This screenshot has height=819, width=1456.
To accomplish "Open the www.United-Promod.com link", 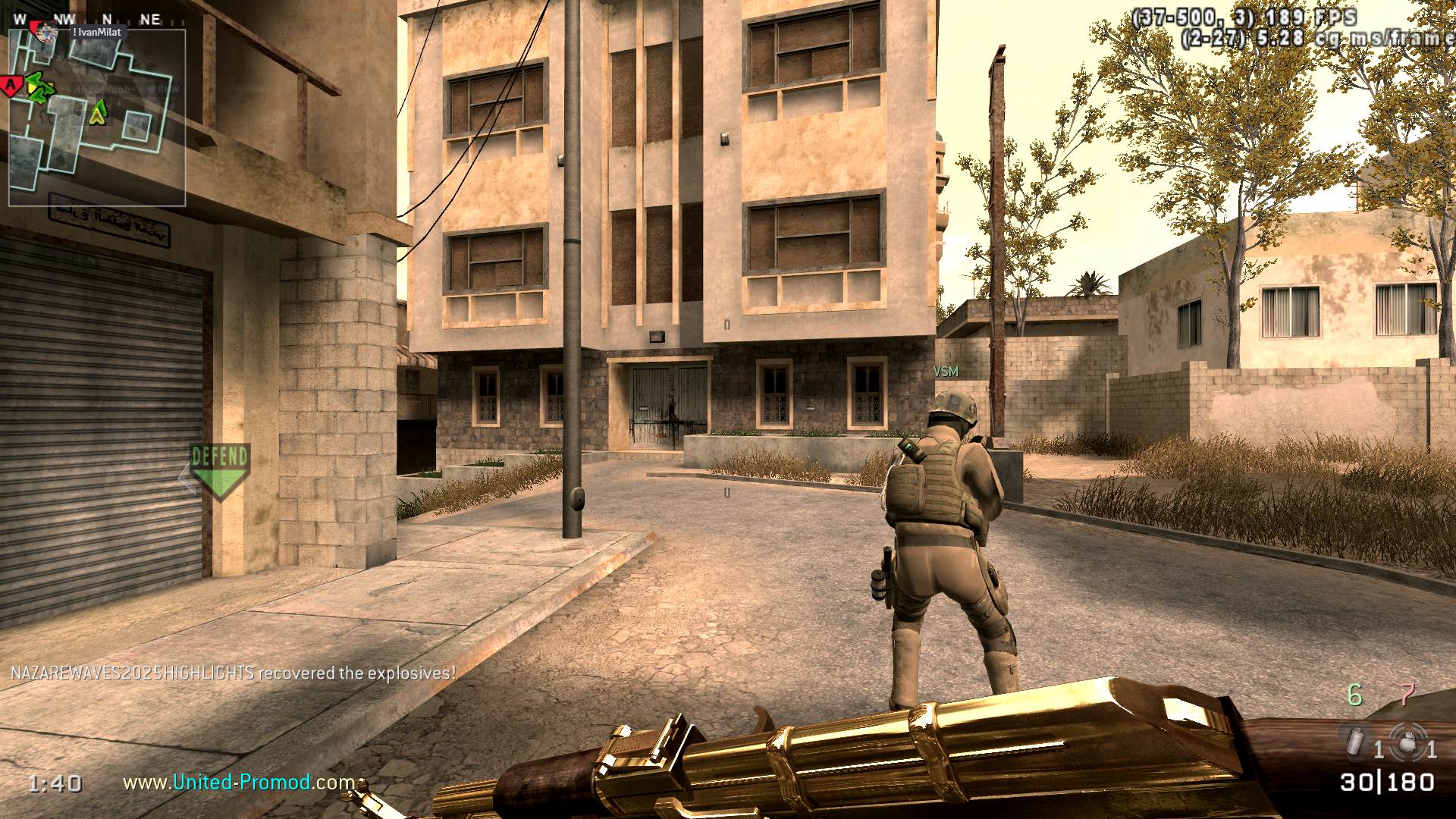I will point(239,782).
